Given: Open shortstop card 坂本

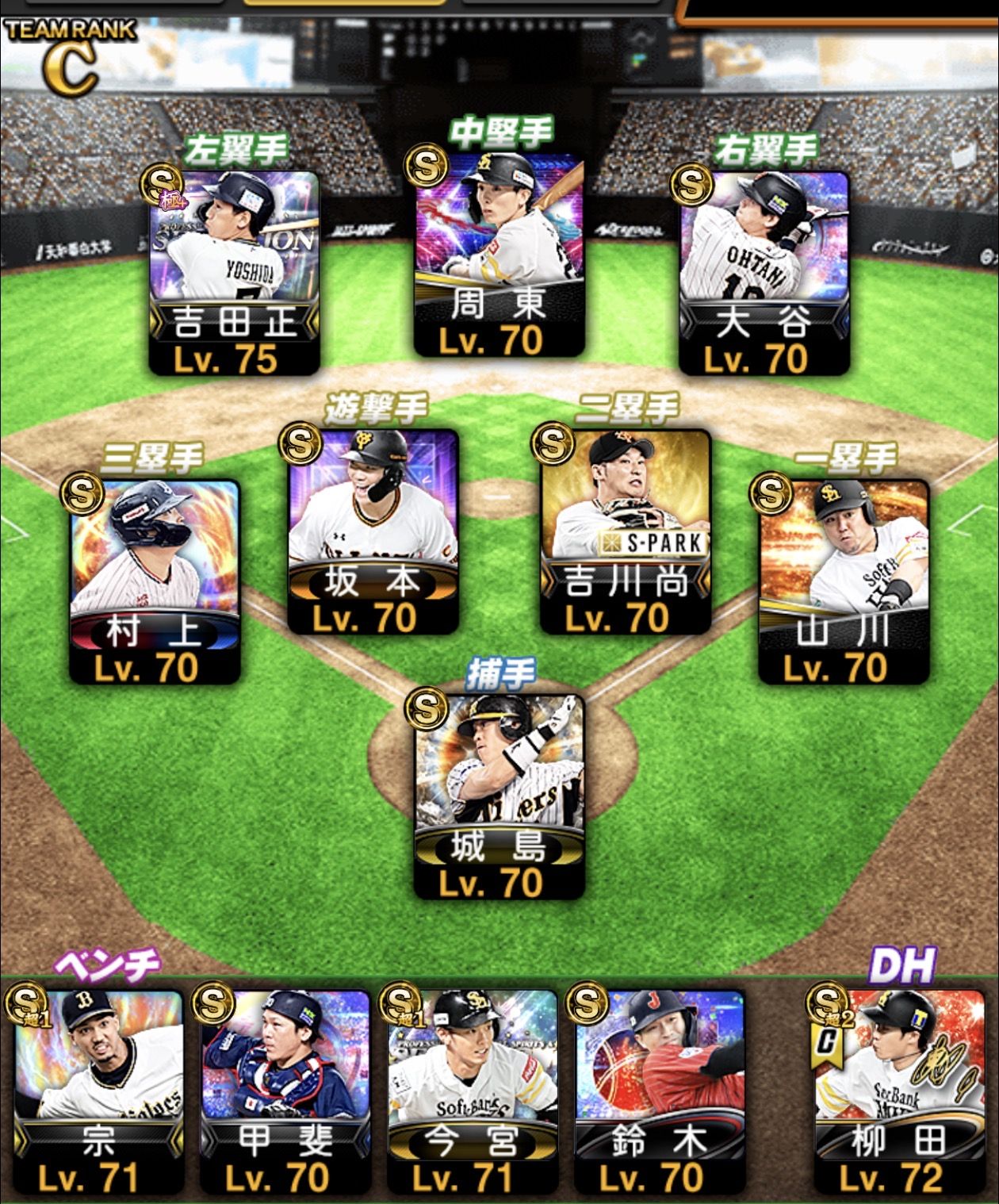Looking at the screenshot, I should pos(373,531).
